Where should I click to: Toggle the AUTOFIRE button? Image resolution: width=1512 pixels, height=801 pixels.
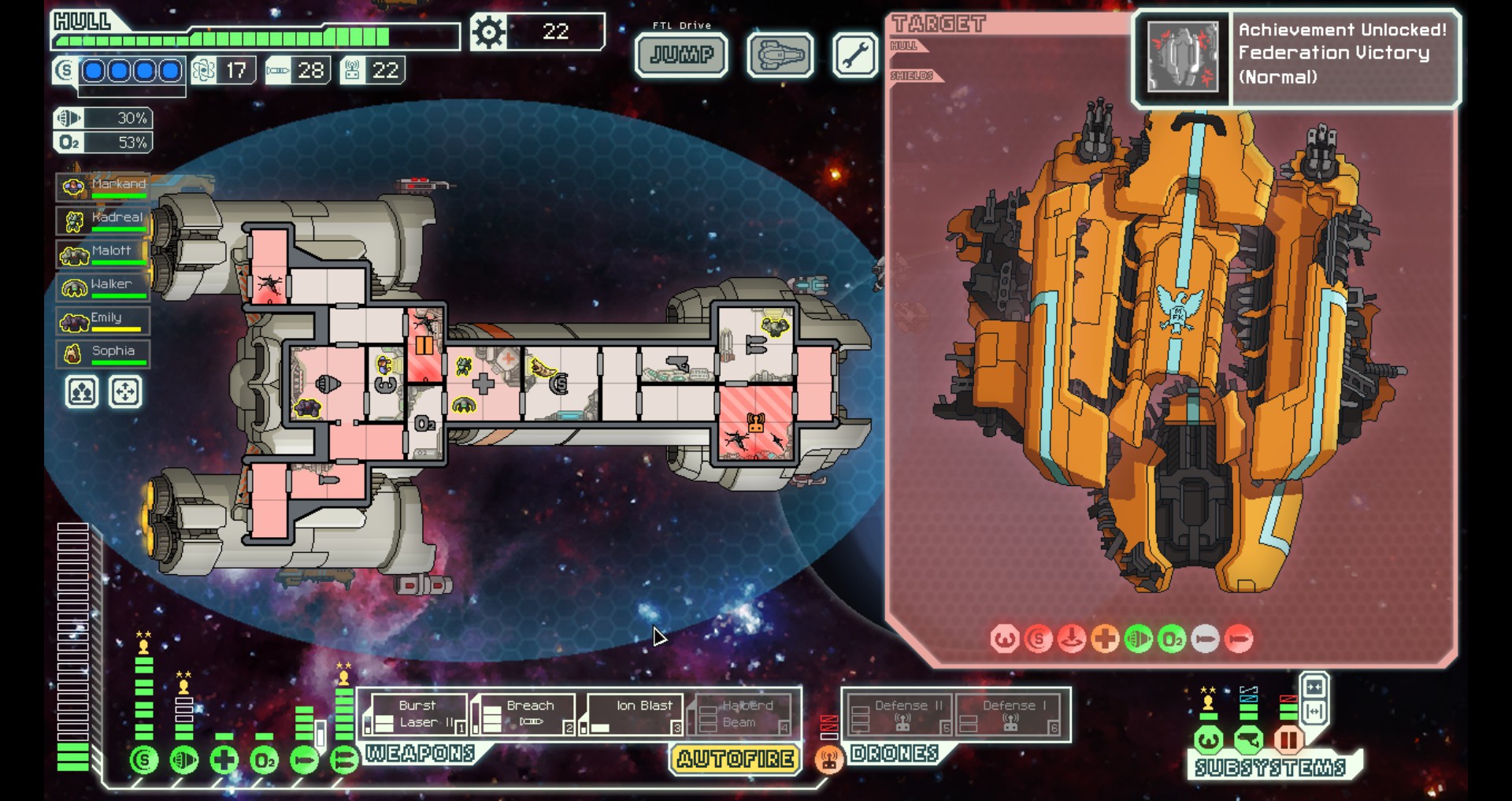coord(736,759)
